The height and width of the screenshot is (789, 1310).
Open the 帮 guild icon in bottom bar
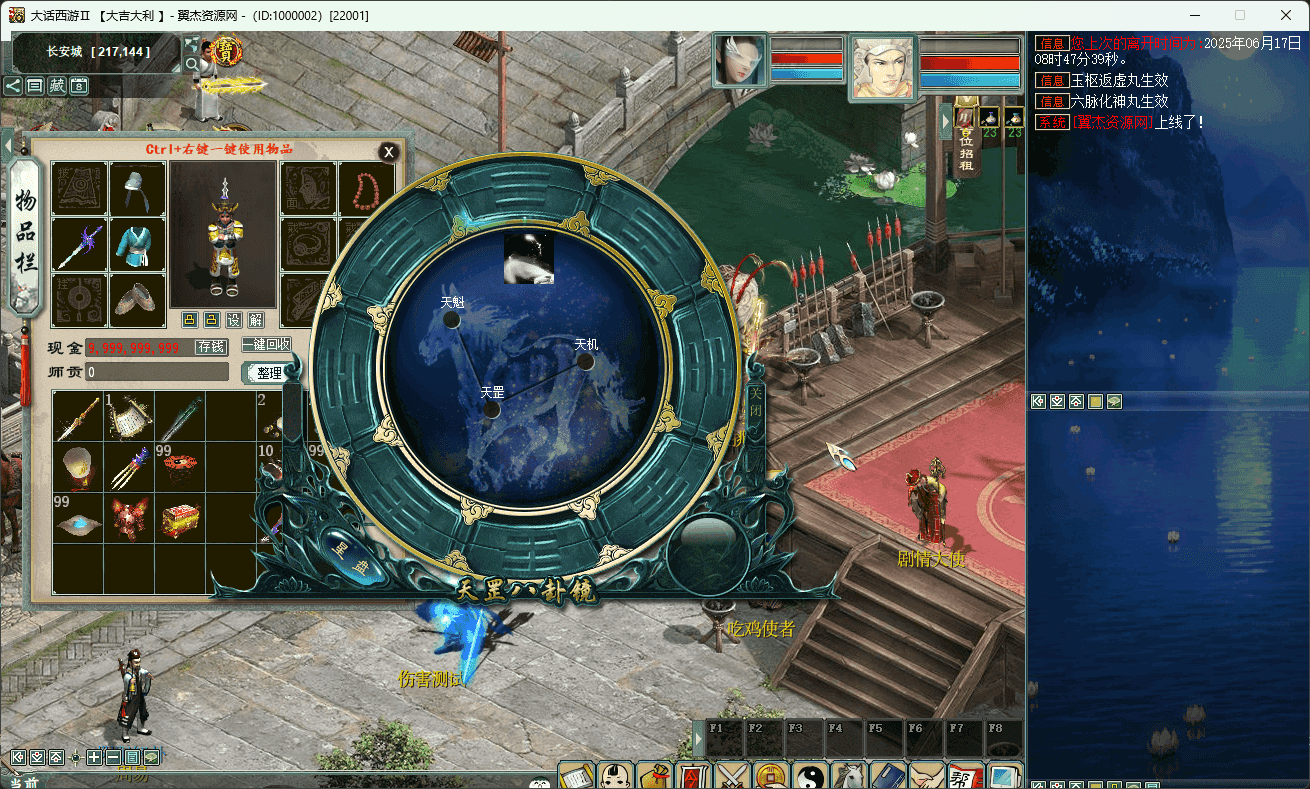coord(965,776)
